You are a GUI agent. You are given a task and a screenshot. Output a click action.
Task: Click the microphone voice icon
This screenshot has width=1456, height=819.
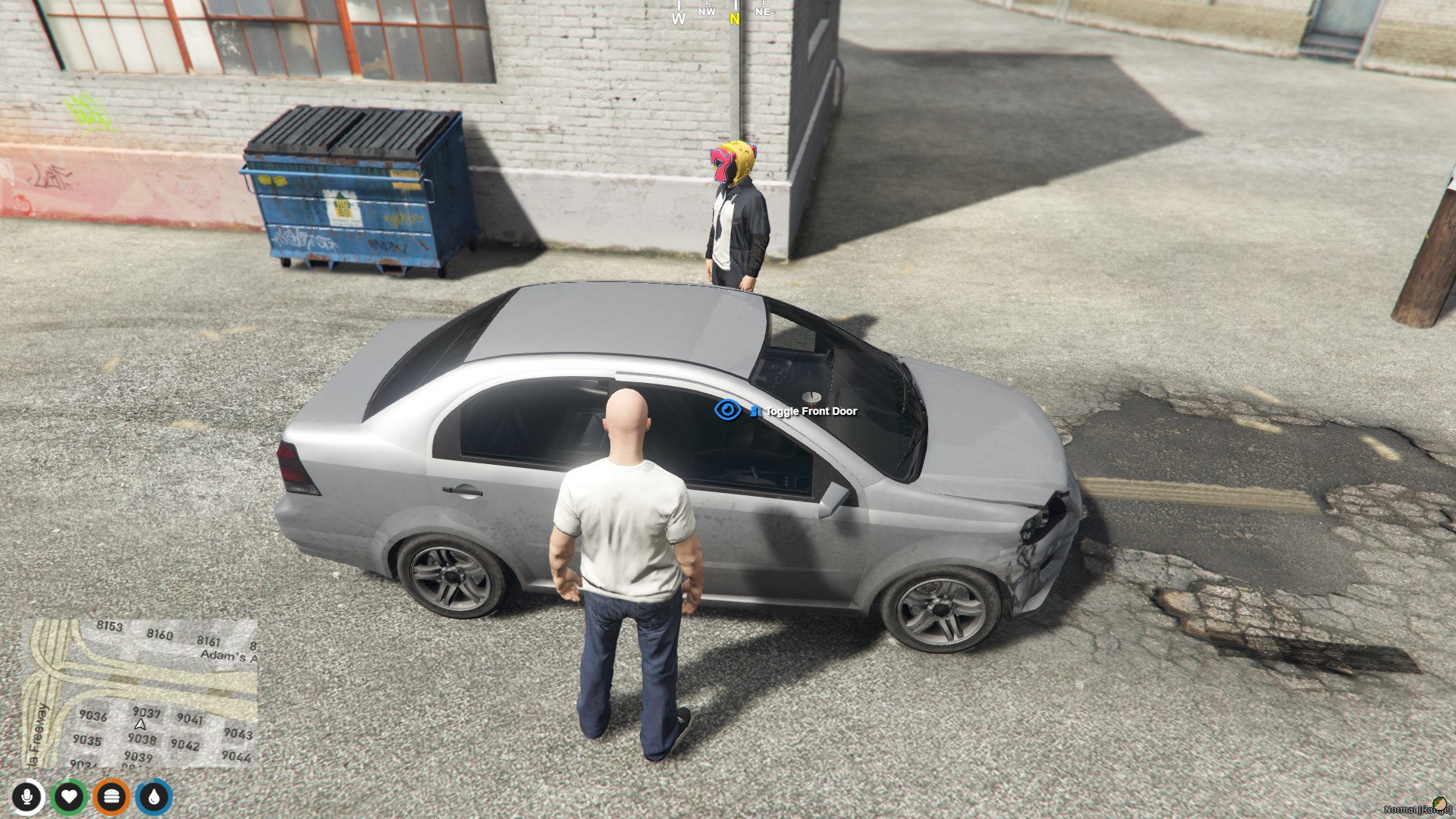point(27,797)
